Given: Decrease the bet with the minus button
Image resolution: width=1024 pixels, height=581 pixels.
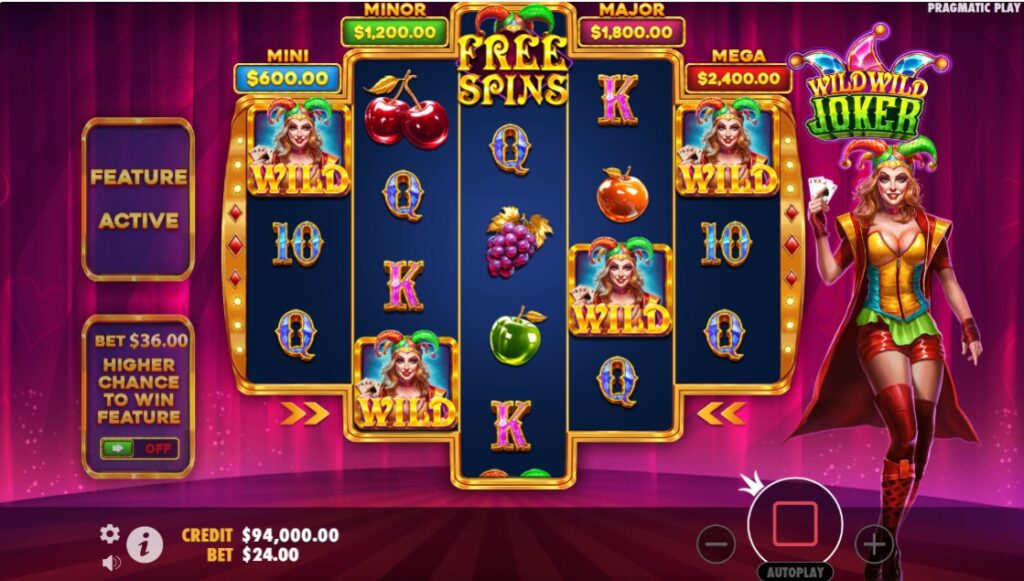Looking at the screenshot, I should (716, 544).
